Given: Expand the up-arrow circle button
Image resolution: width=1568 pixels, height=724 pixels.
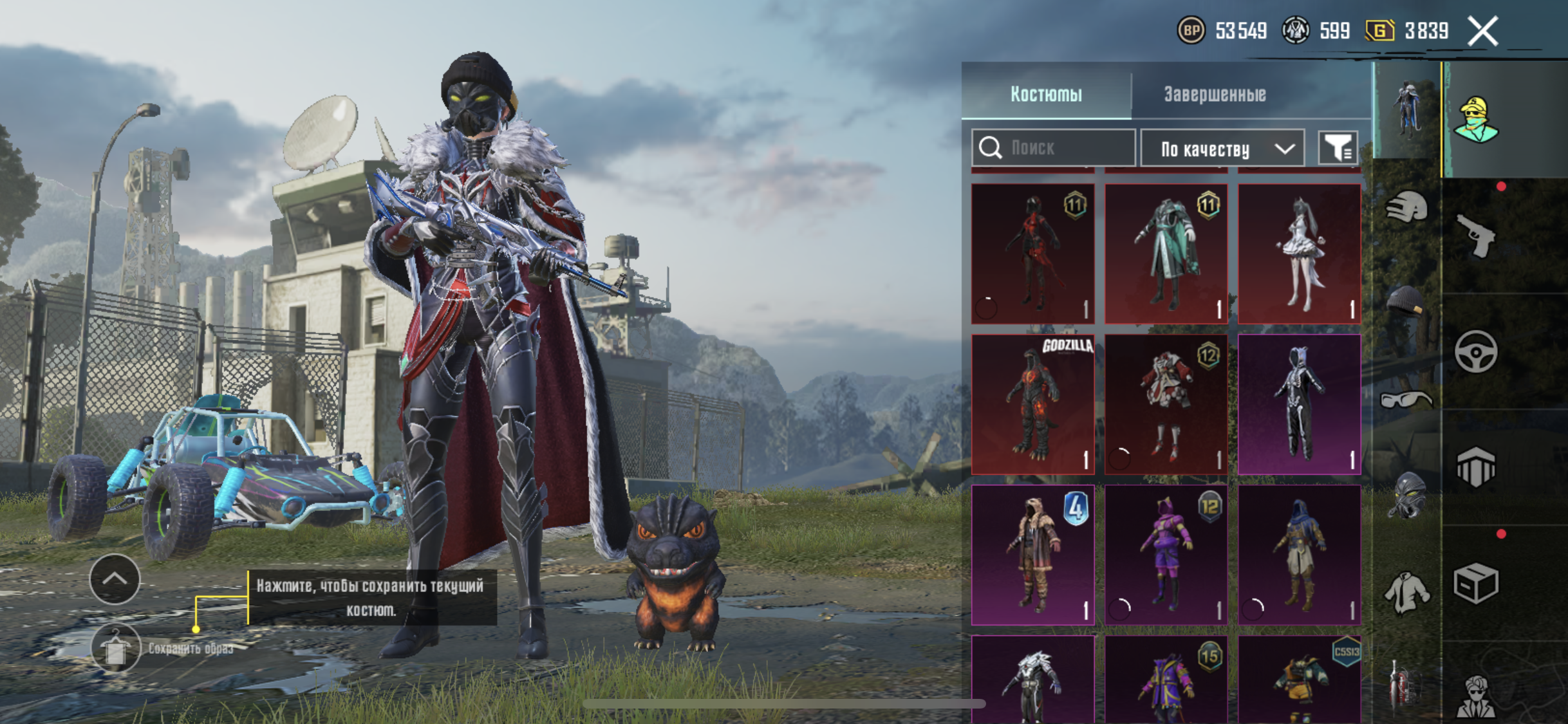Looking at the screenshot, I should 115,579.
